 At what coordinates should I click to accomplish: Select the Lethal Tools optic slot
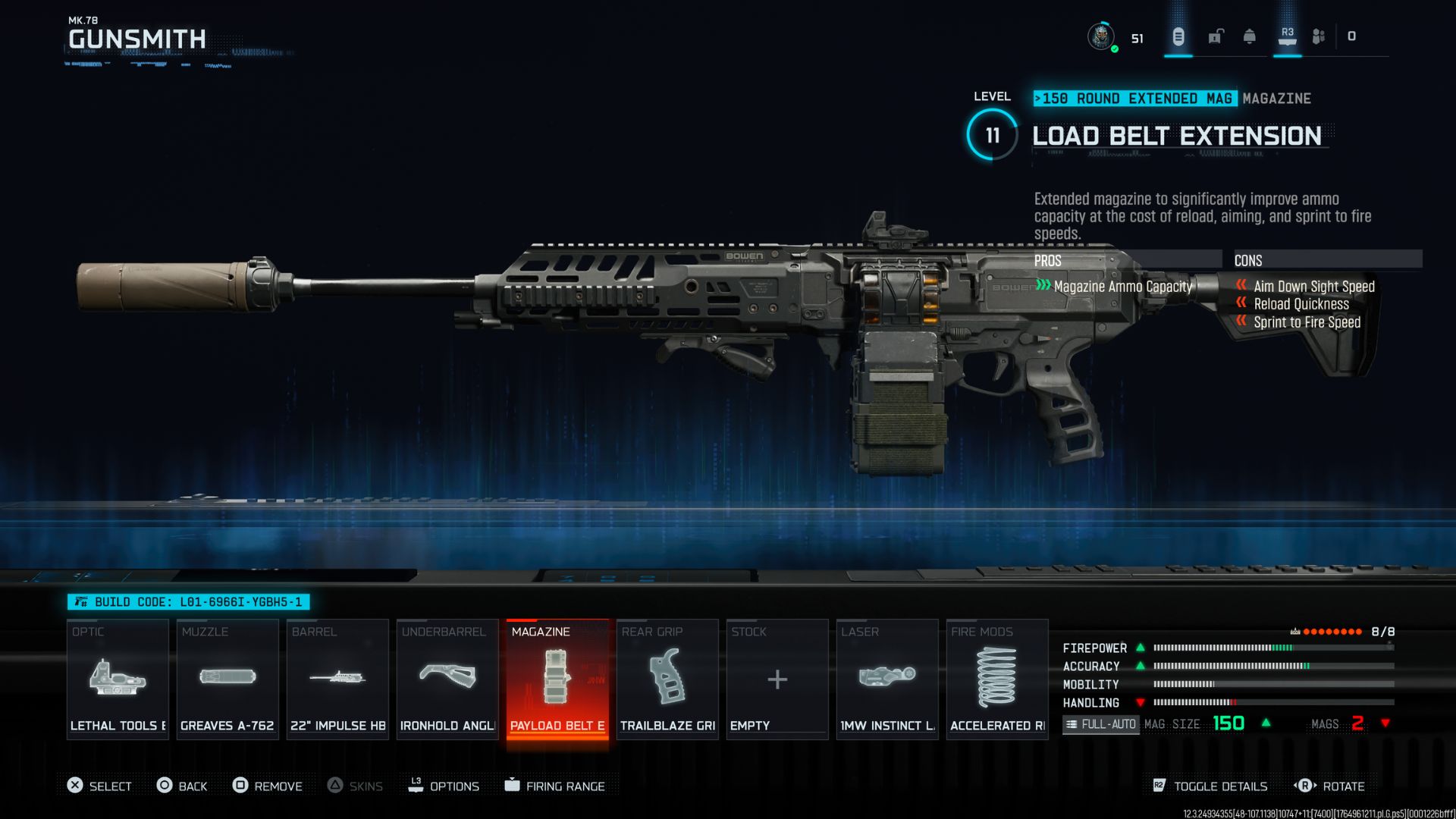click(118, 679)
